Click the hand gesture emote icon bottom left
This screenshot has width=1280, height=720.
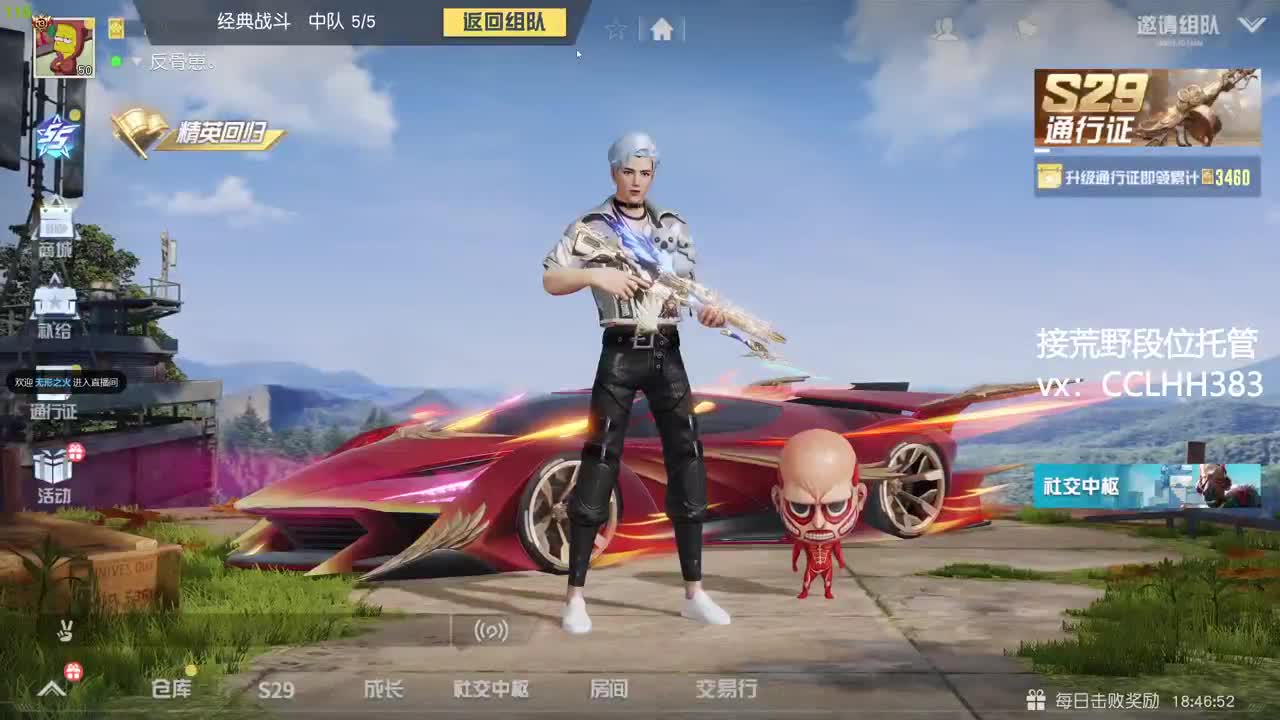(66, 630)
